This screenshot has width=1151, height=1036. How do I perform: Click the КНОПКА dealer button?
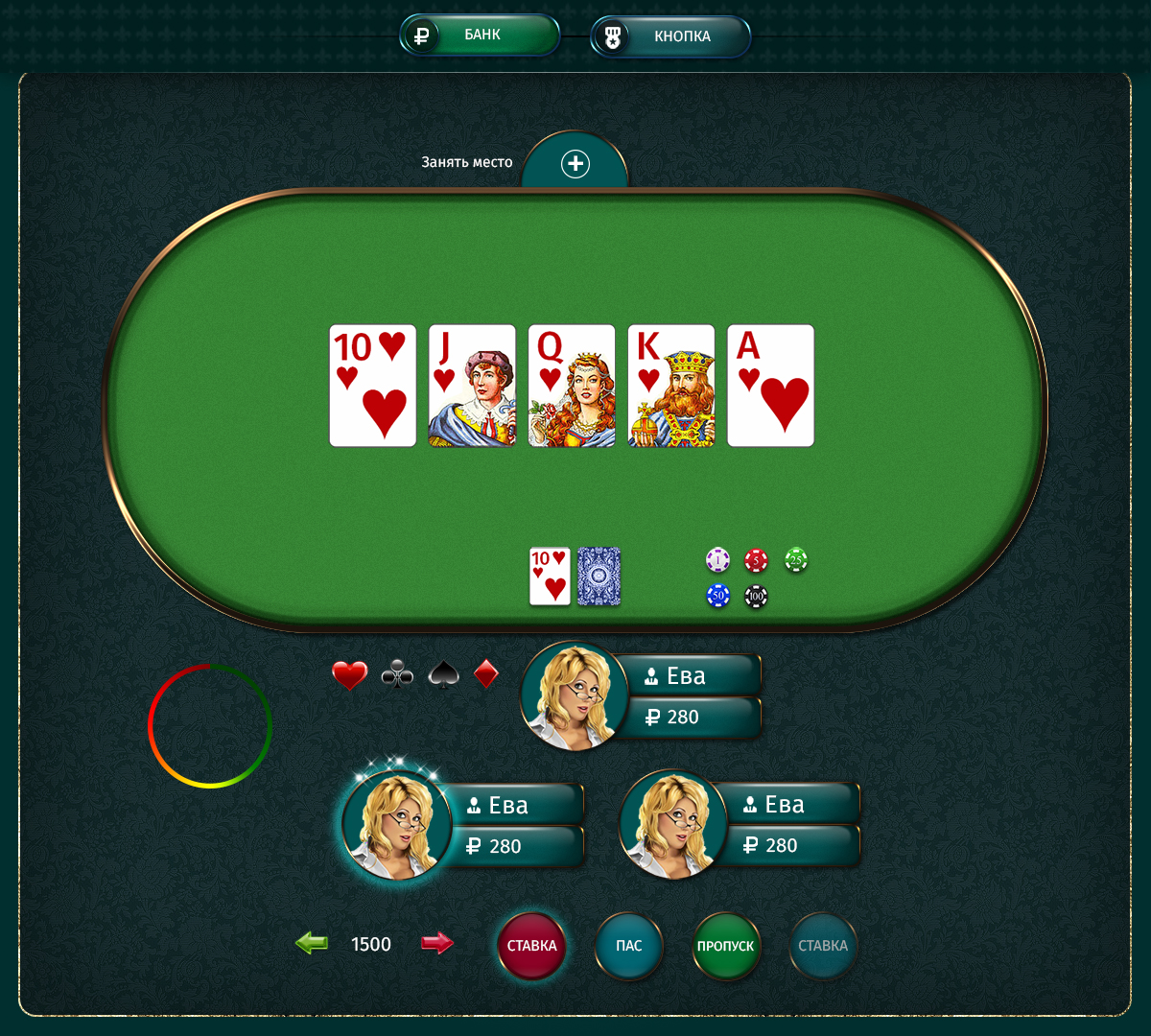[x=669, y=36]
